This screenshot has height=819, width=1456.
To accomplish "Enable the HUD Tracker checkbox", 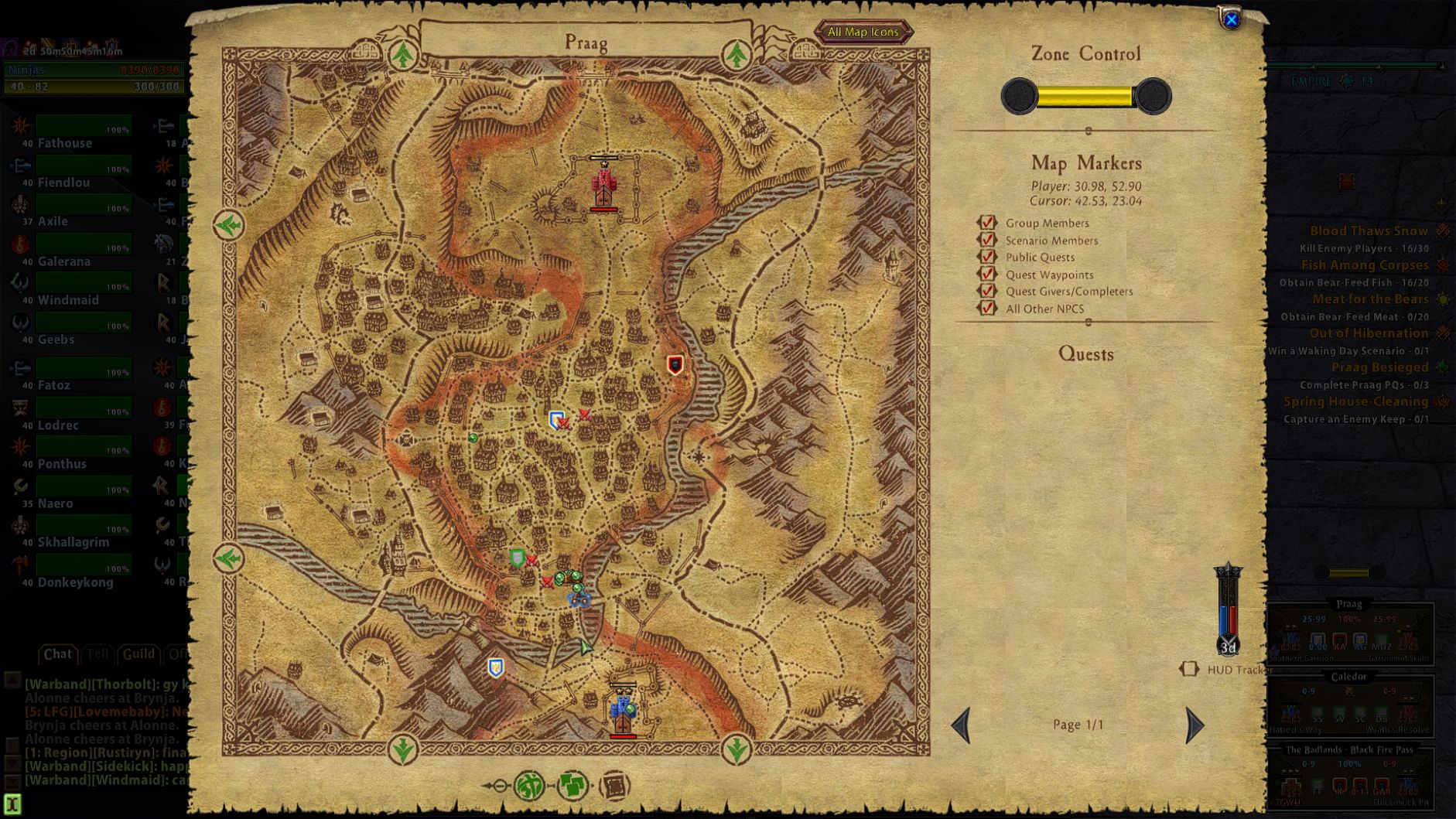I will (x=1189, y=669).
